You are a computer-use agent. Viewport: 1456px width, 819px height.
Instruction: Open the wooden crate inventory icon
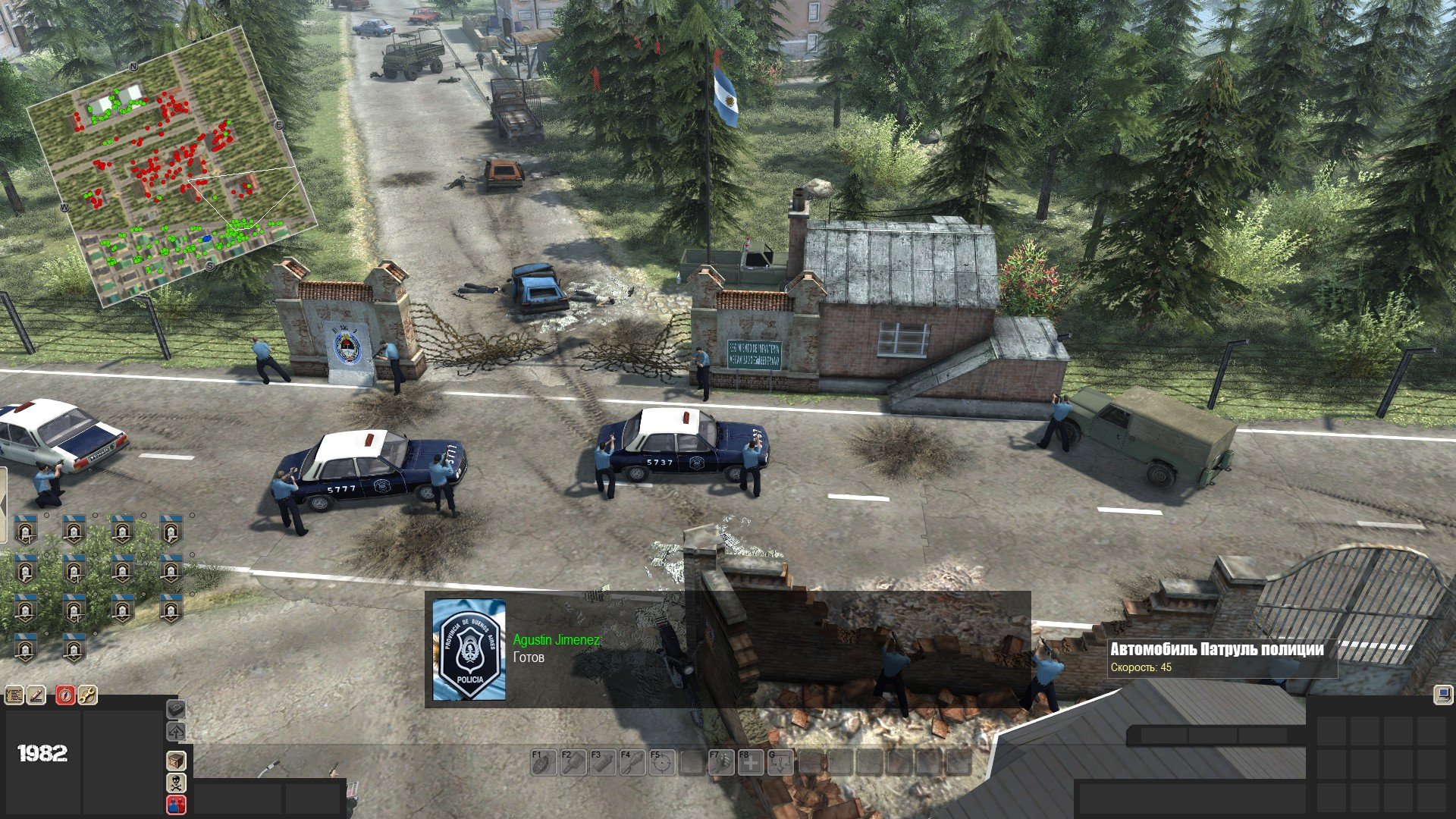point(176,760)
